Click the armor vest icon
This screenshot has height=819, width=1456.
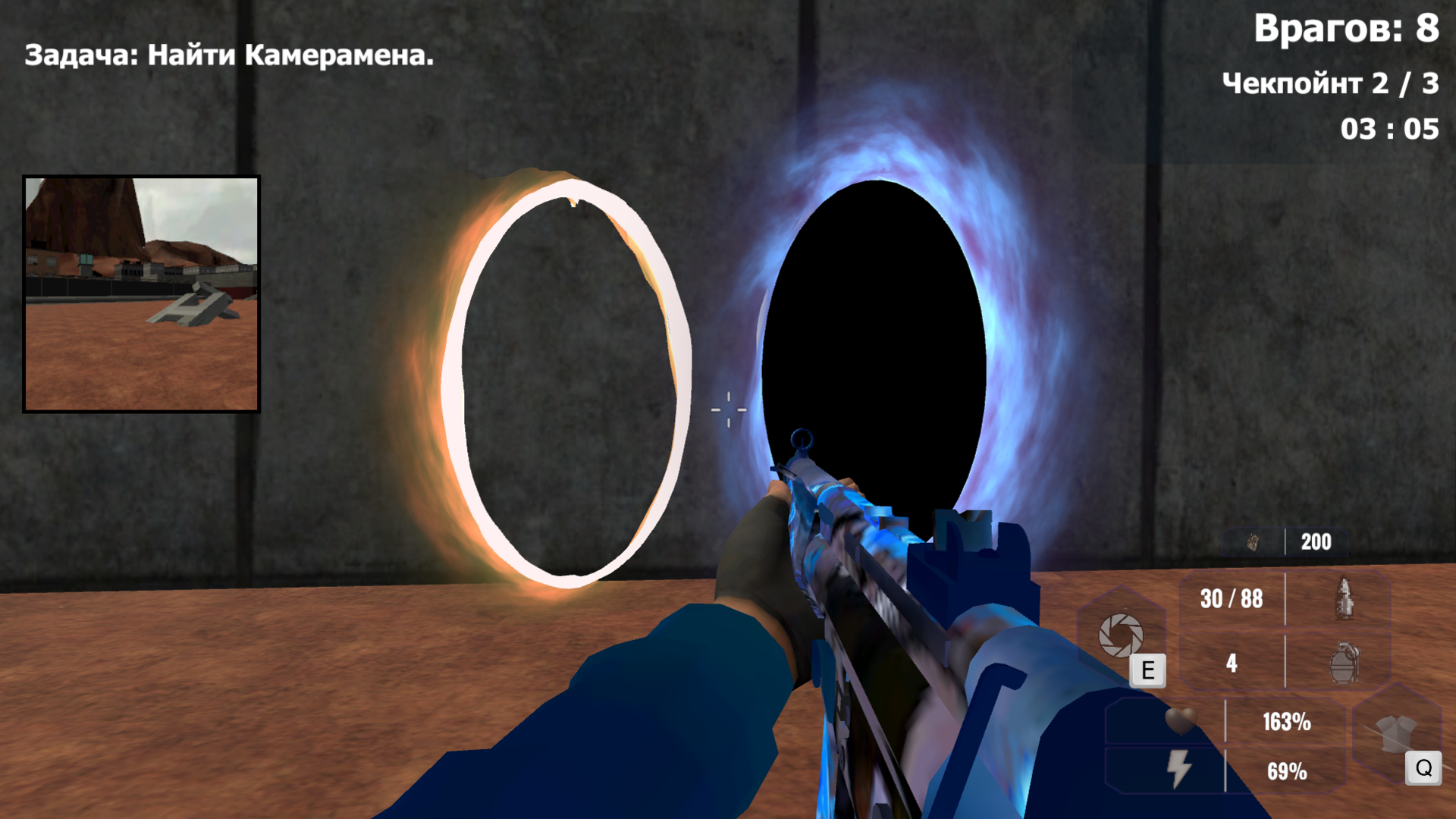[x=1398, y=733]
